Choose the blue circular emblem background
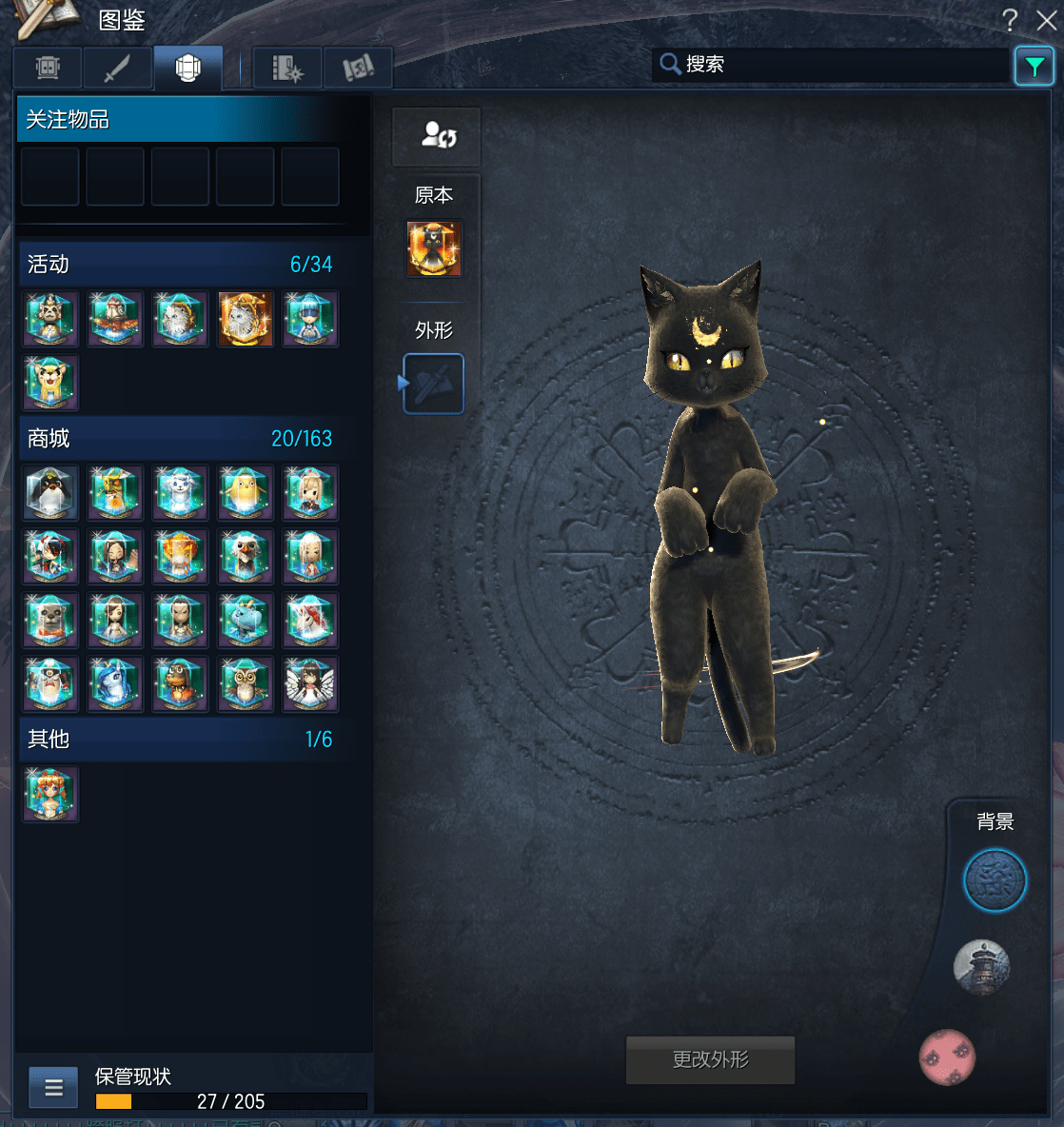The image size is (1064, 1127). [x=995, y=880]
